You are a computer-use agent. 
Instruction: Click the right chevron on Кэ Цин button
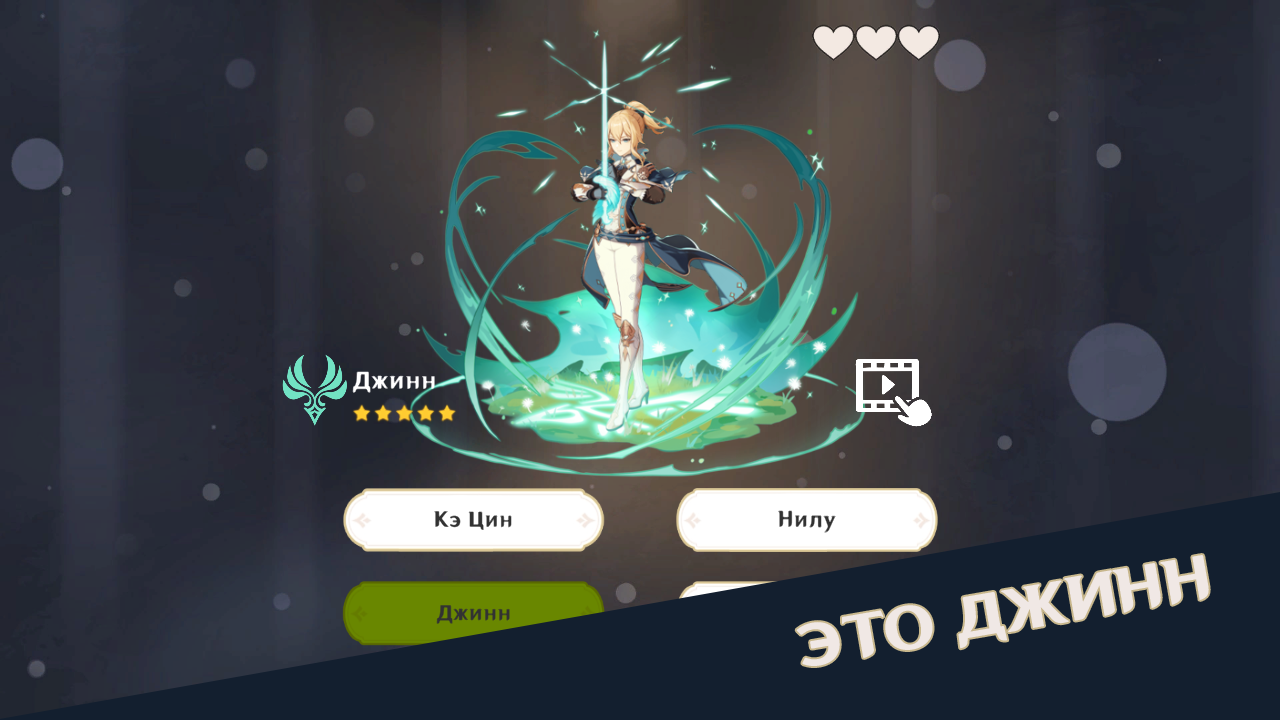[x=586, y=518]
